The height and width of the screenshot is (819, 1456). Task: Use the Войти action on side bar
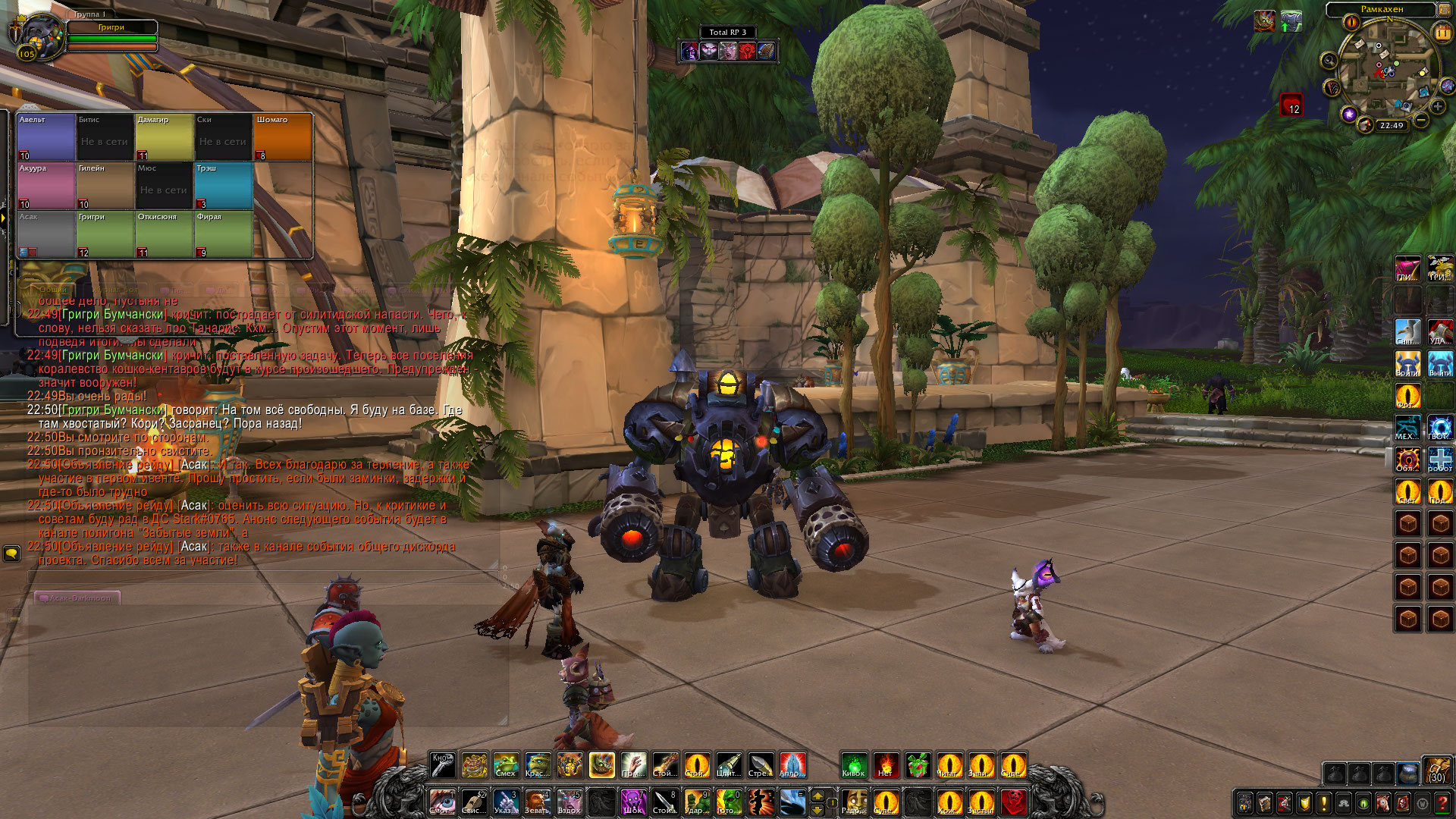[x=1407, y=364]
